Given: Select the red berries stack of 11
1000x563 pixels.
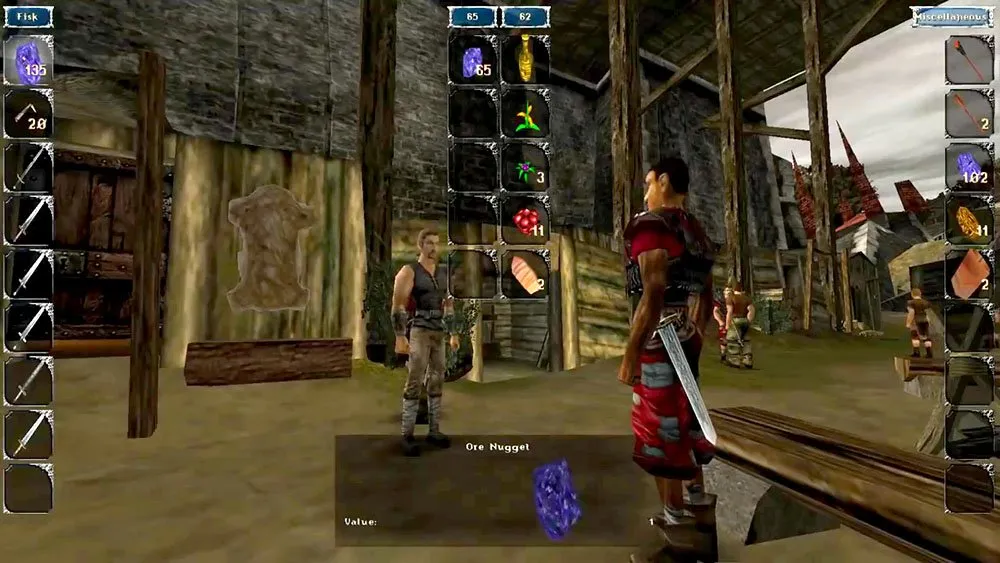Looking at the screenshot, I should [x=525, y=219].
